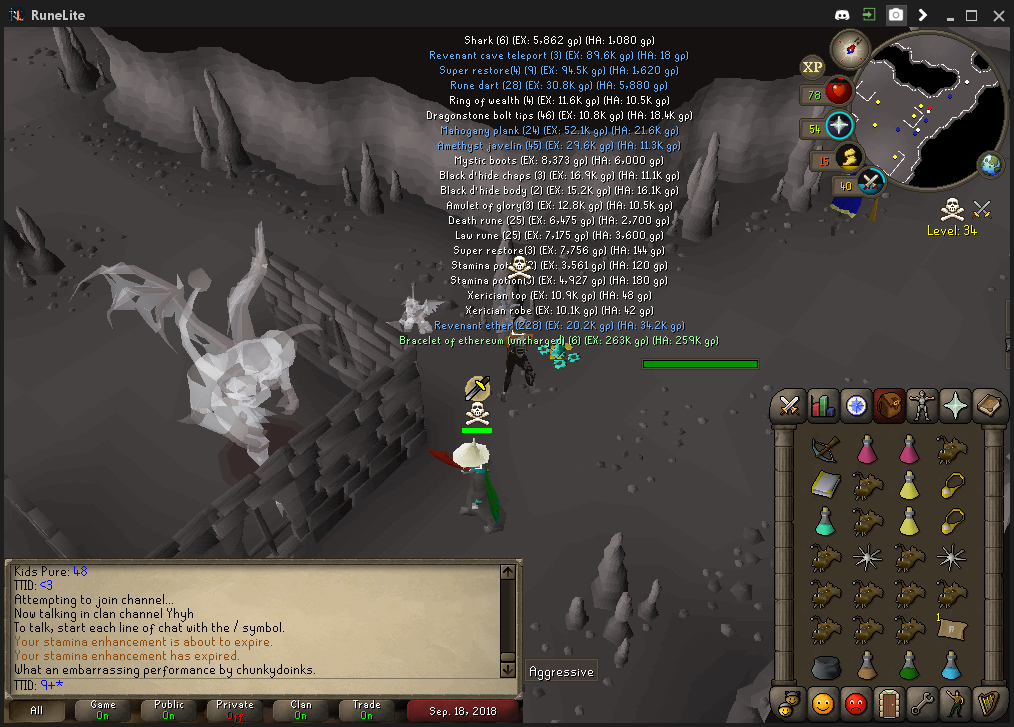1014x727 pixels.
Task: Activate the special attack orb
Action: click(871, 182)
